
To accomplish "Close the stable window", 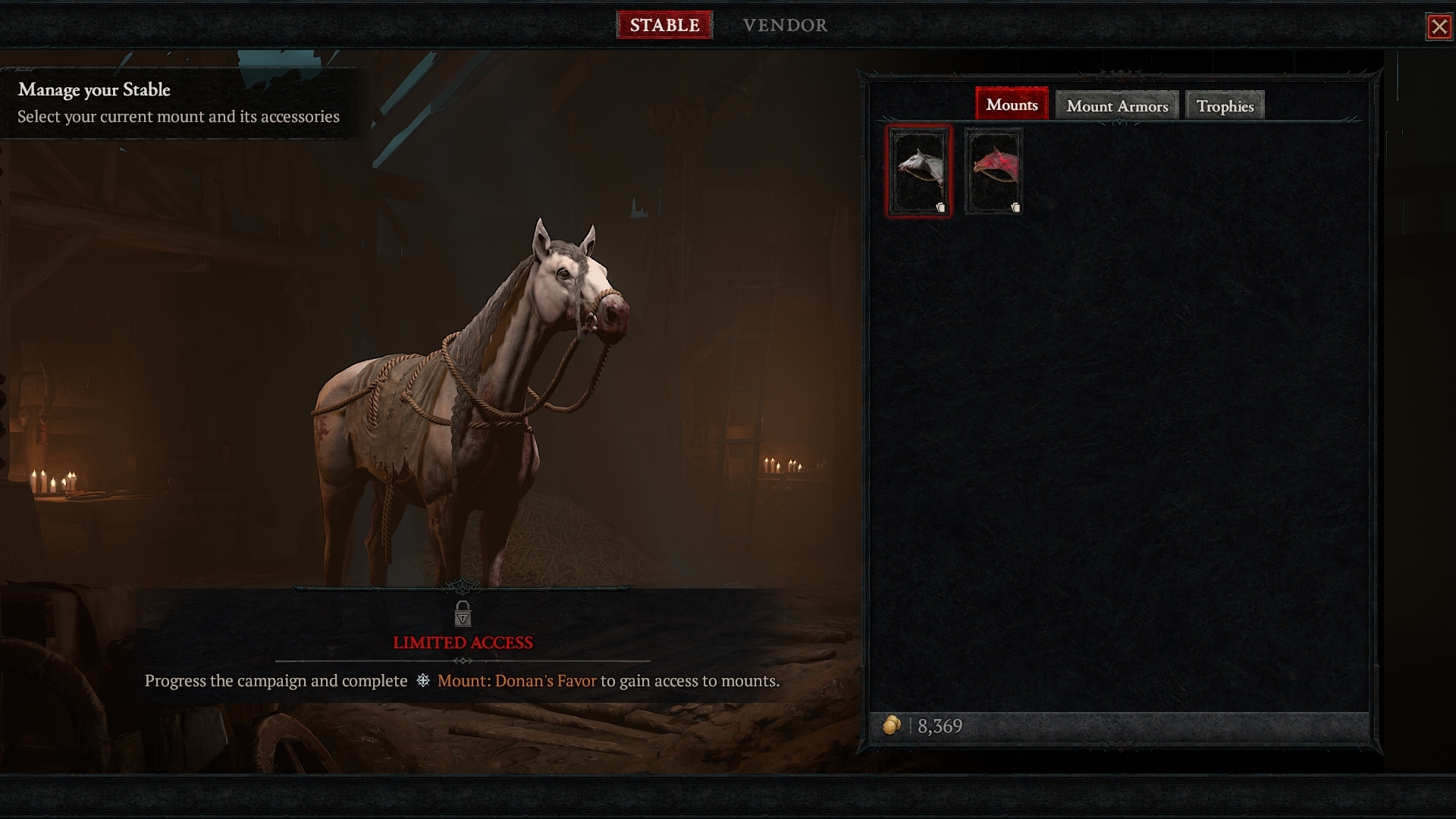I will coord(1439,27).
